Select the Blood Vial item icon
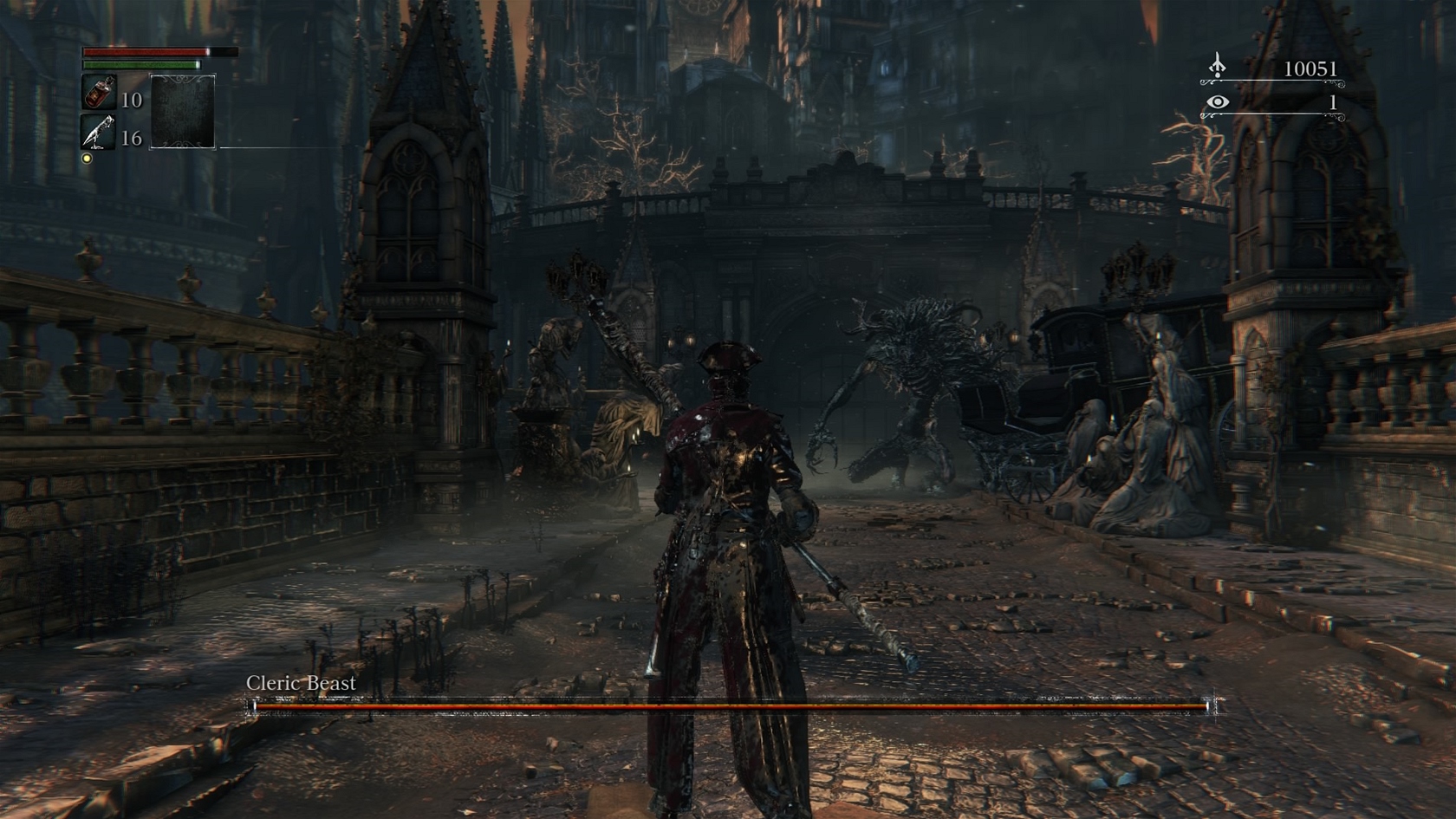This screenshot has width=1456, height=819. (x=99, y=93)
